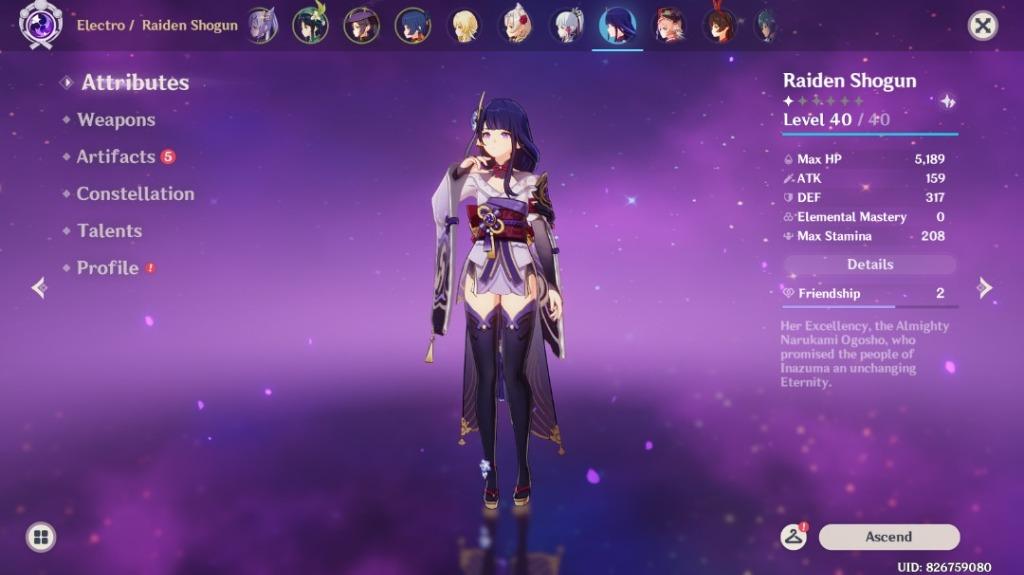Show the Constellation page
1024x575 pixels.
135,194
